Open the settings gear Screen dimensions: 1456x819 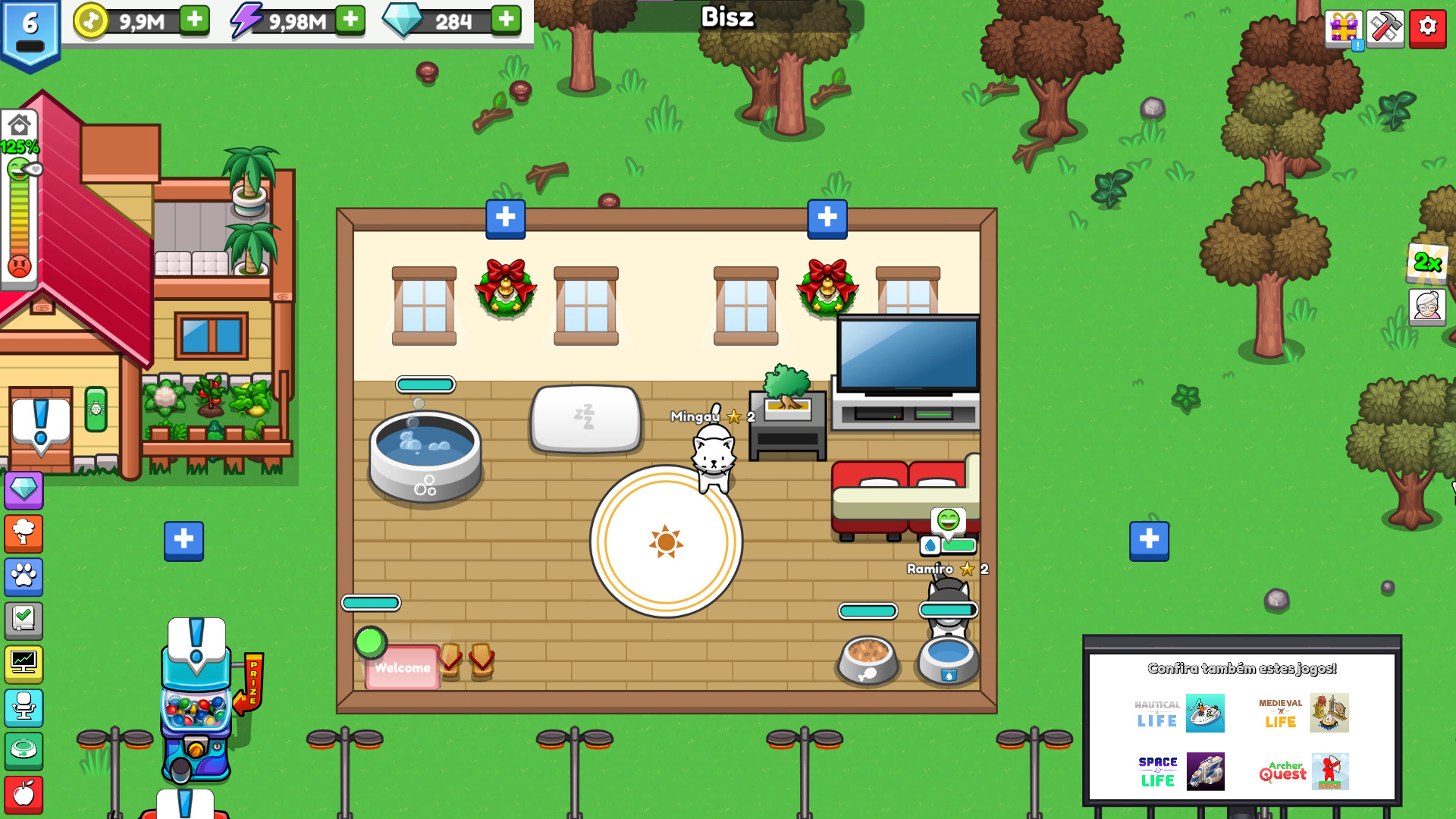pos(1429,28)
